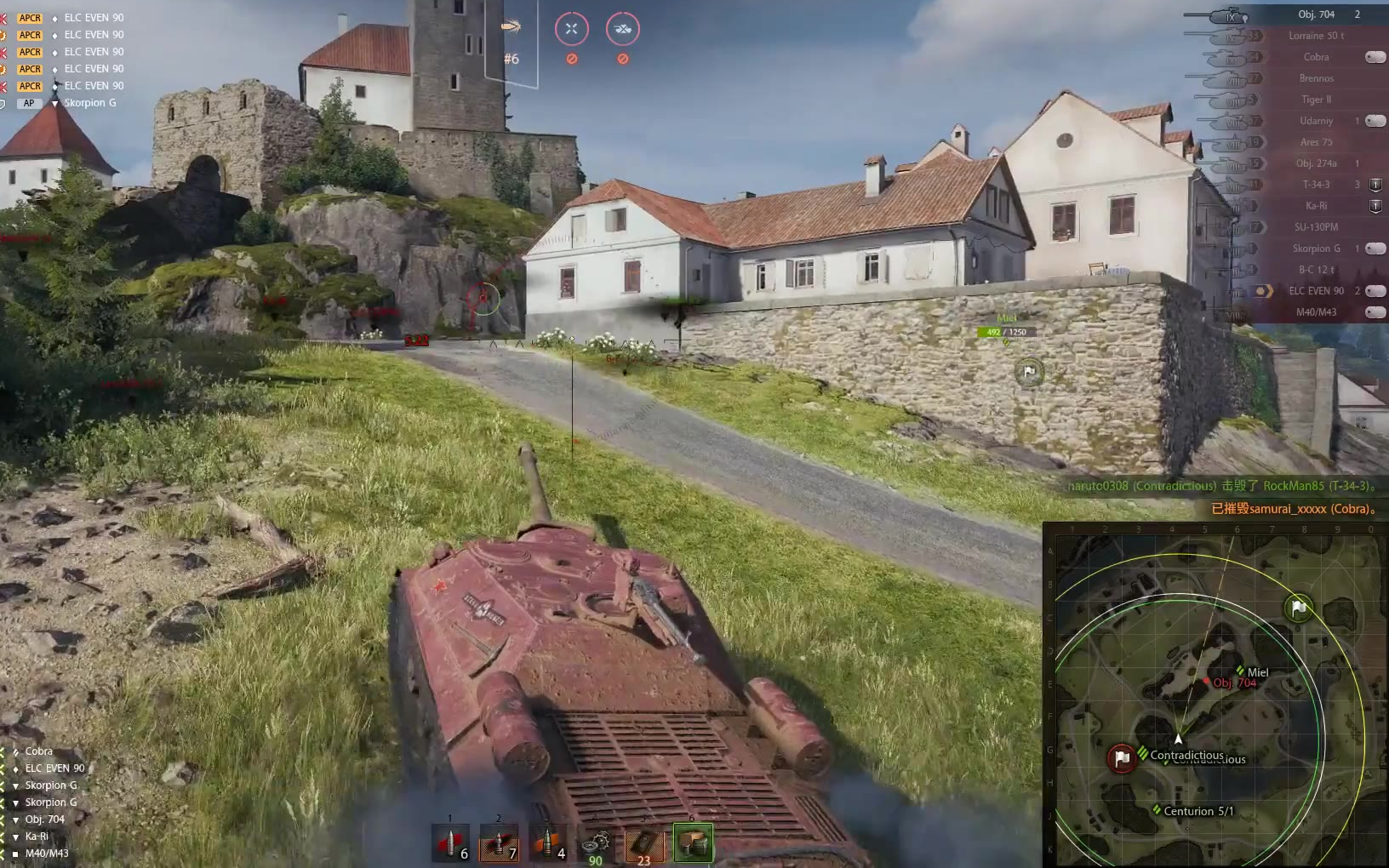Click the circled tank status icon at top
This screenshot has height=868, width=1389.
623,29
